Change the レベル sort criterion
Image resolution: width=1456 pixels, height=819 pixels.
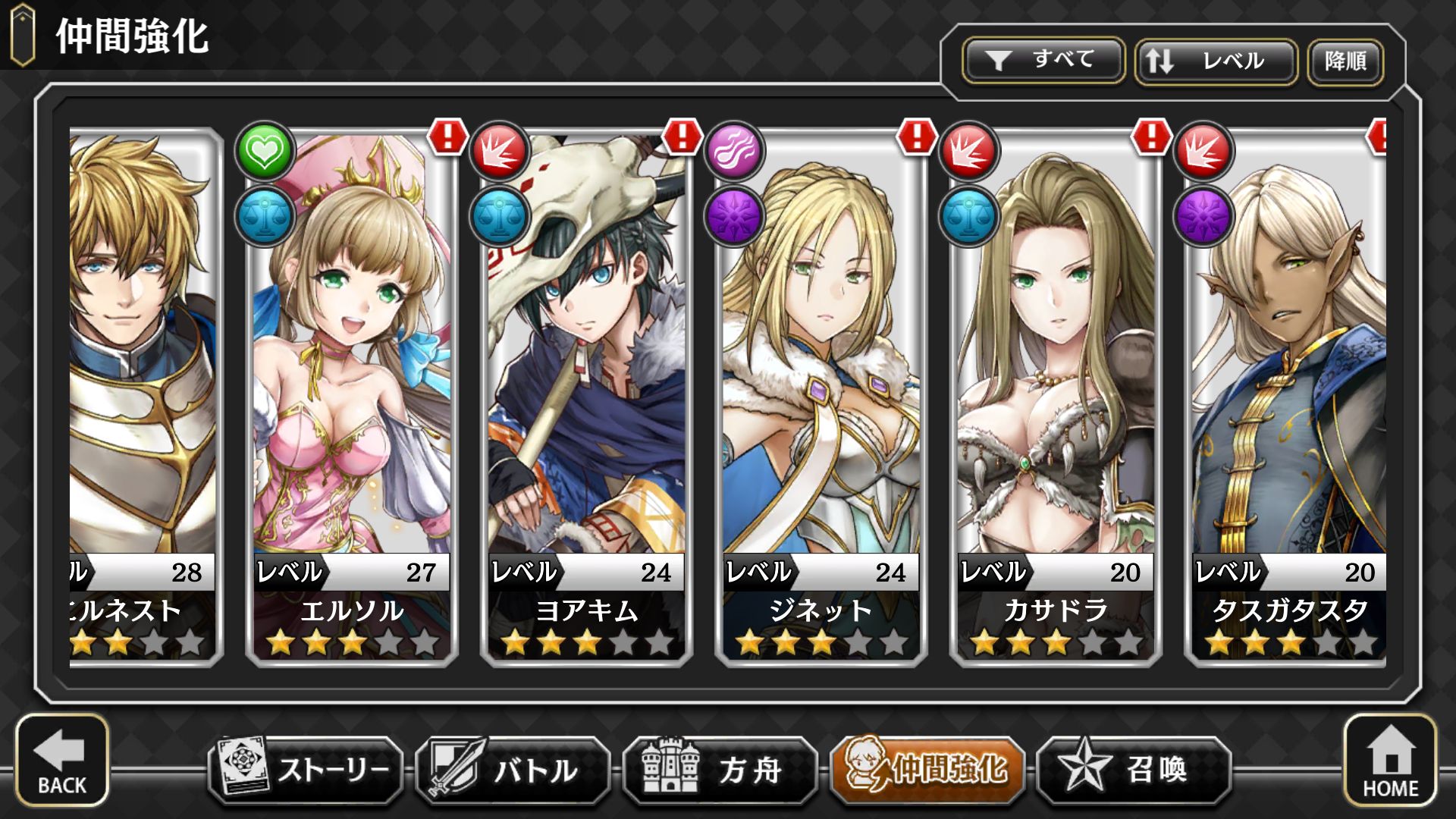(x=1216, y=61)
